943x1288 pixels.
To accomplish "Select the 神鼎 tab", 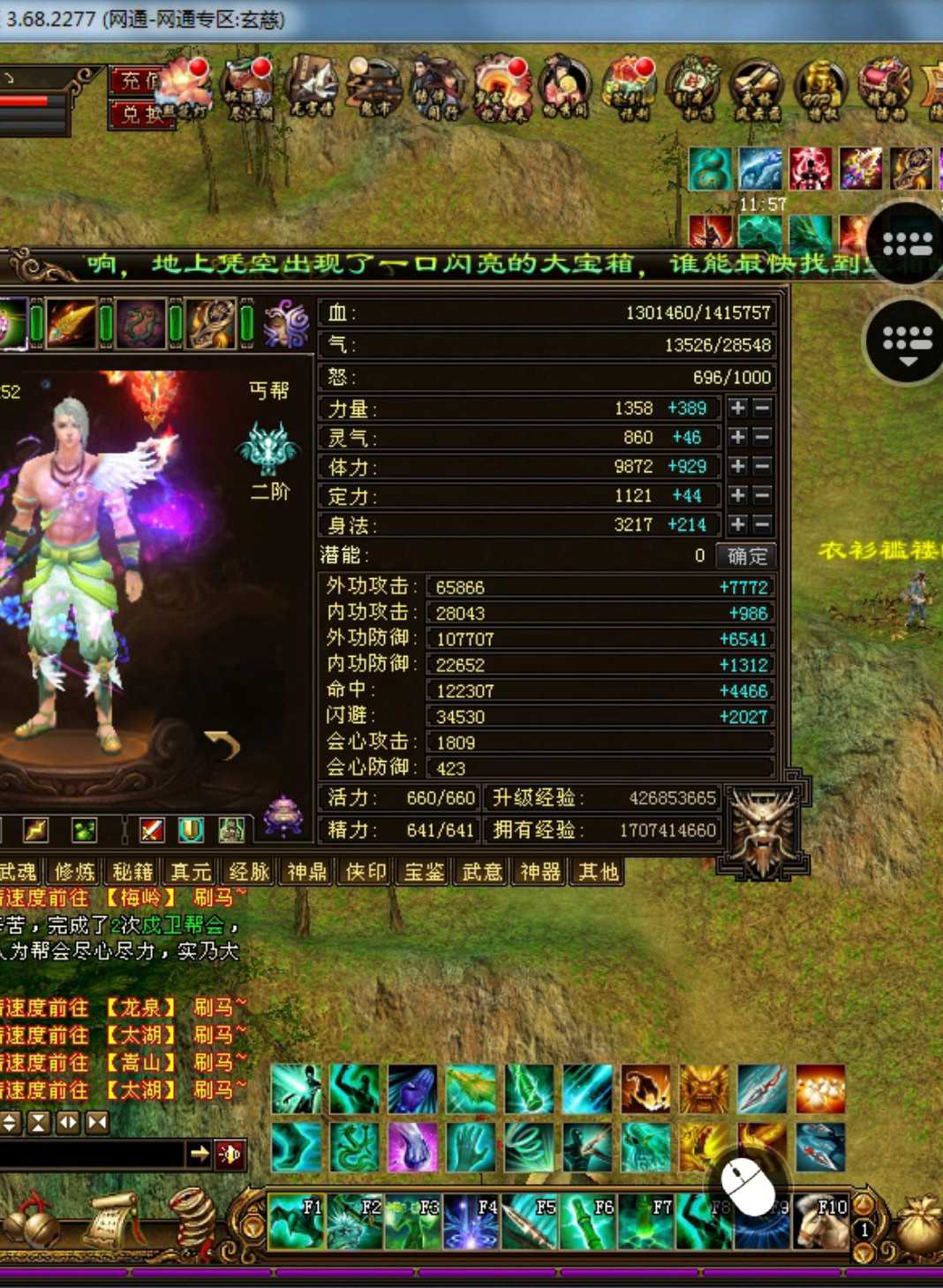I will [x=307, y=872].
